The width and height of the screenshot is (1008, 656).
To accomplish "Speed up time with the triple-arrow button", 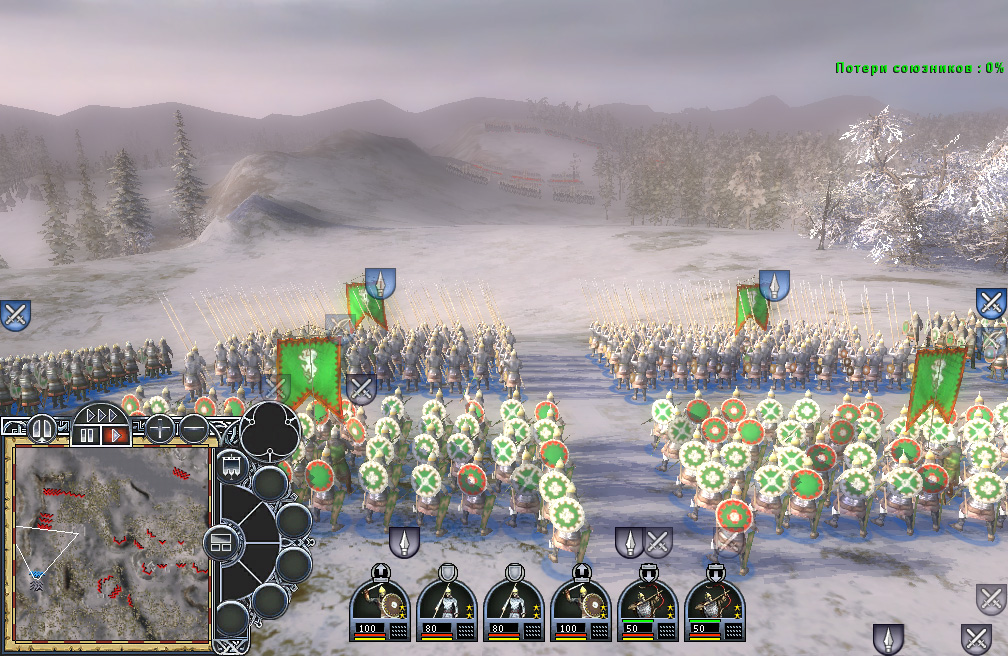I will (x=101, y=414).
